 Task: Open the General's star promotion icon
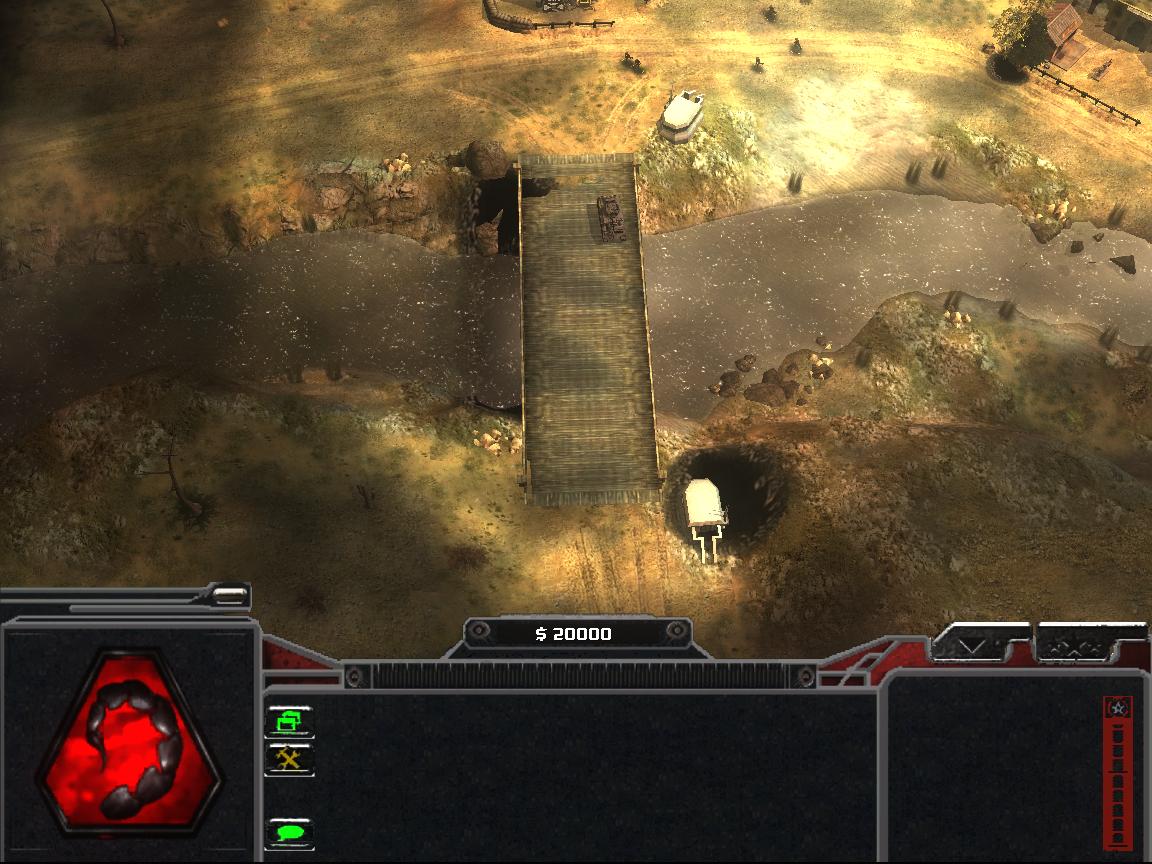[1117, 708]
